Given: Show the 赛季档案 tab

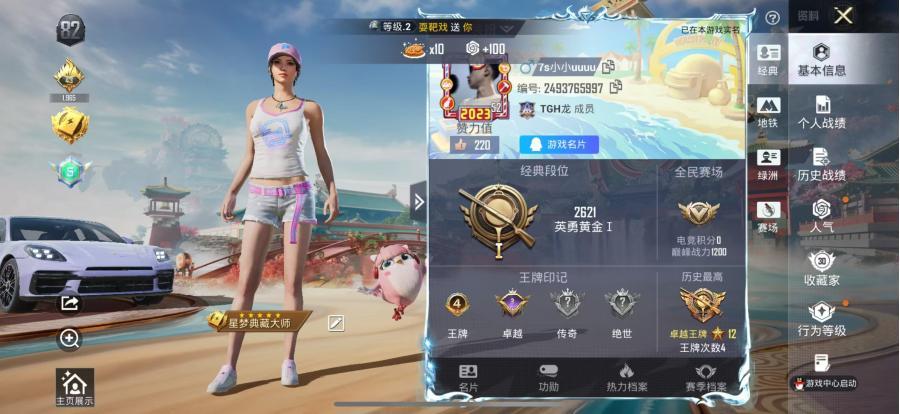Looking at the screenshot, I should tap(706, 377).
